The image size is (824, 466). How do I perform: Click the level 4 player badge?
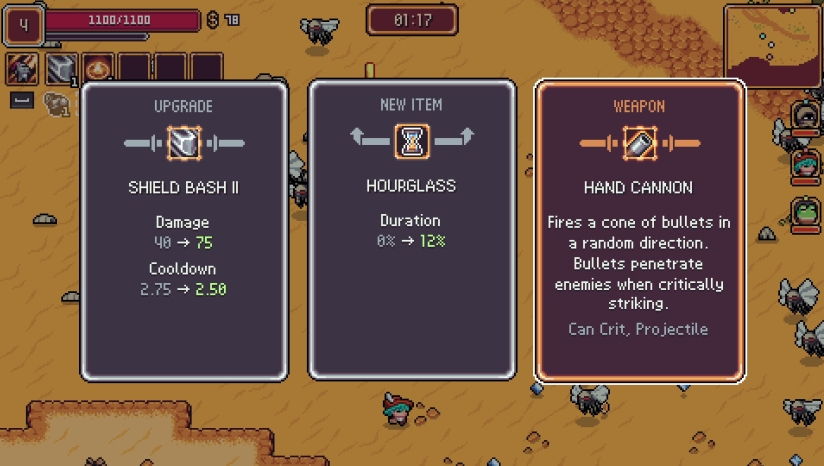(22, 24)
